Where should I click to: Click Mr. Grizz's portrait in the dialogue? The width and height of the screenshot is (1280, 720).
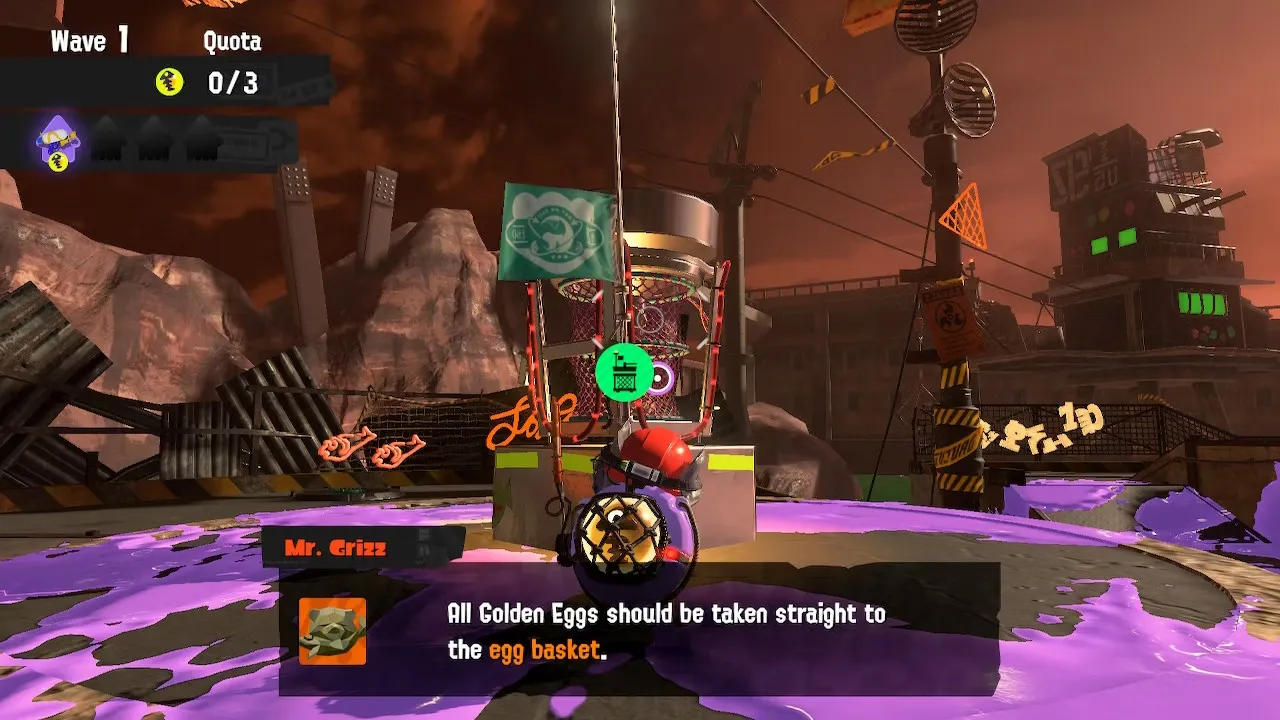pyautogui.click(x=332, y=631)
